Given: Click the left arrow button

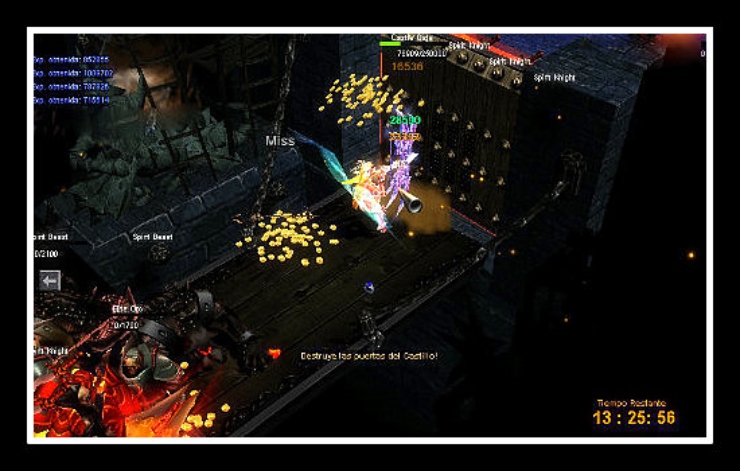Looking at the screenshot, I should (x=50, y=281).
